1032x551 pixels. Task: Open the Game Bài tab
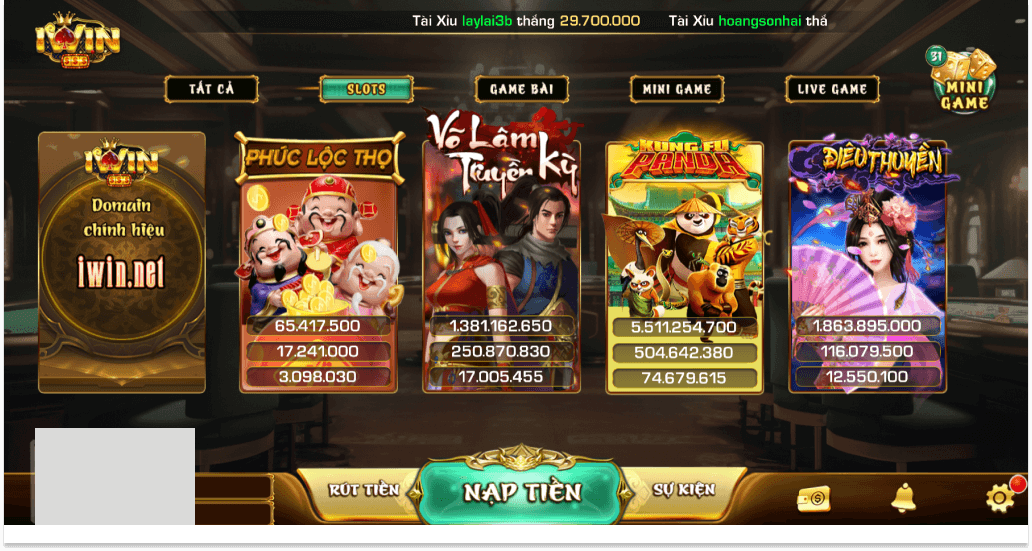(x=521, y=89)
